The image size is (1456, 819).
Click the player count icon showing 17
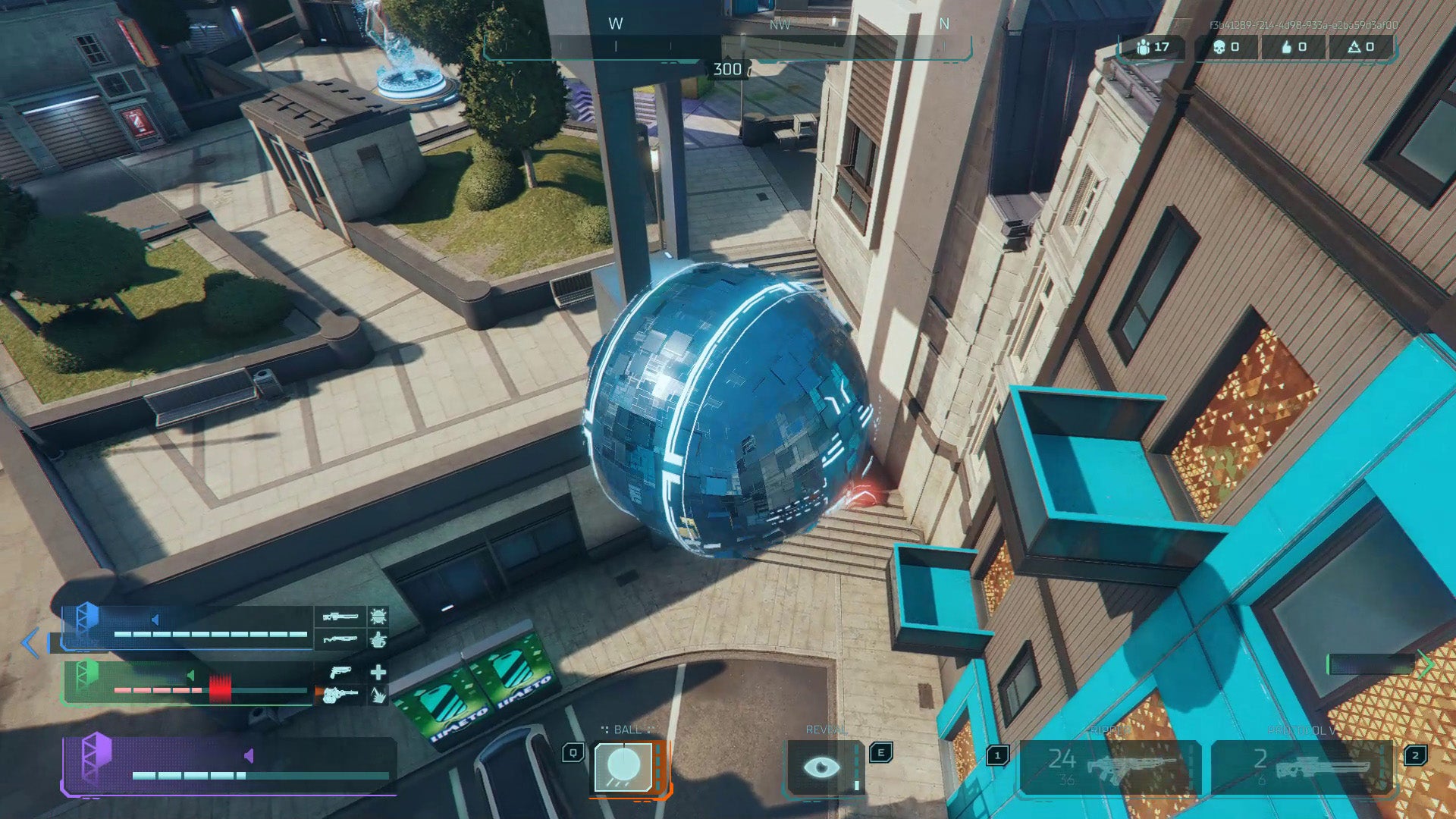pyautogui.click(x=1144, y=47)
